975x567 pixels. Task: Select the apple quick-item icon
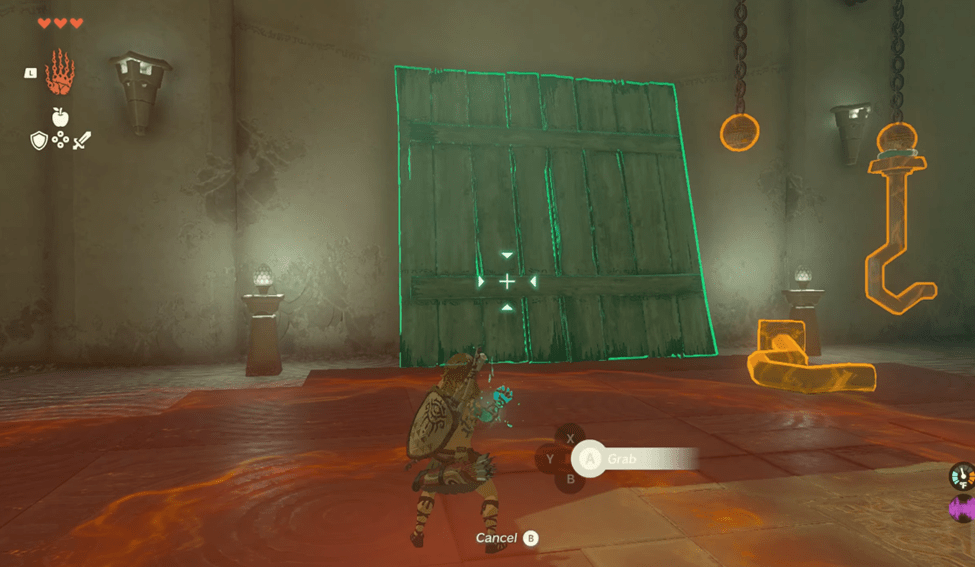click(60, 117)
